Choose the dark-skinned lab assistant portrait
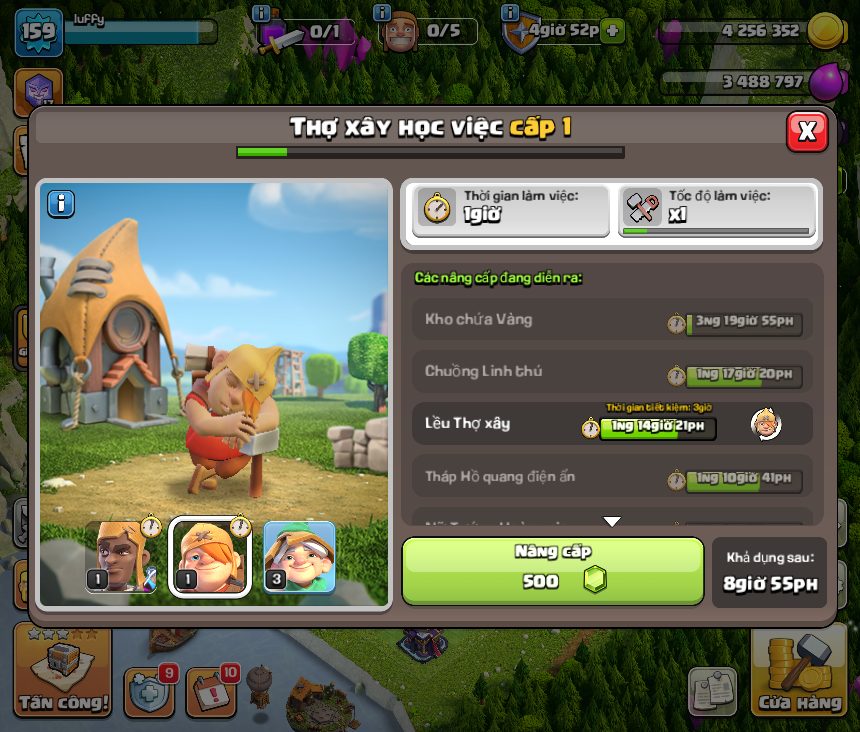The image size is (860, 732). coord(121,558)
